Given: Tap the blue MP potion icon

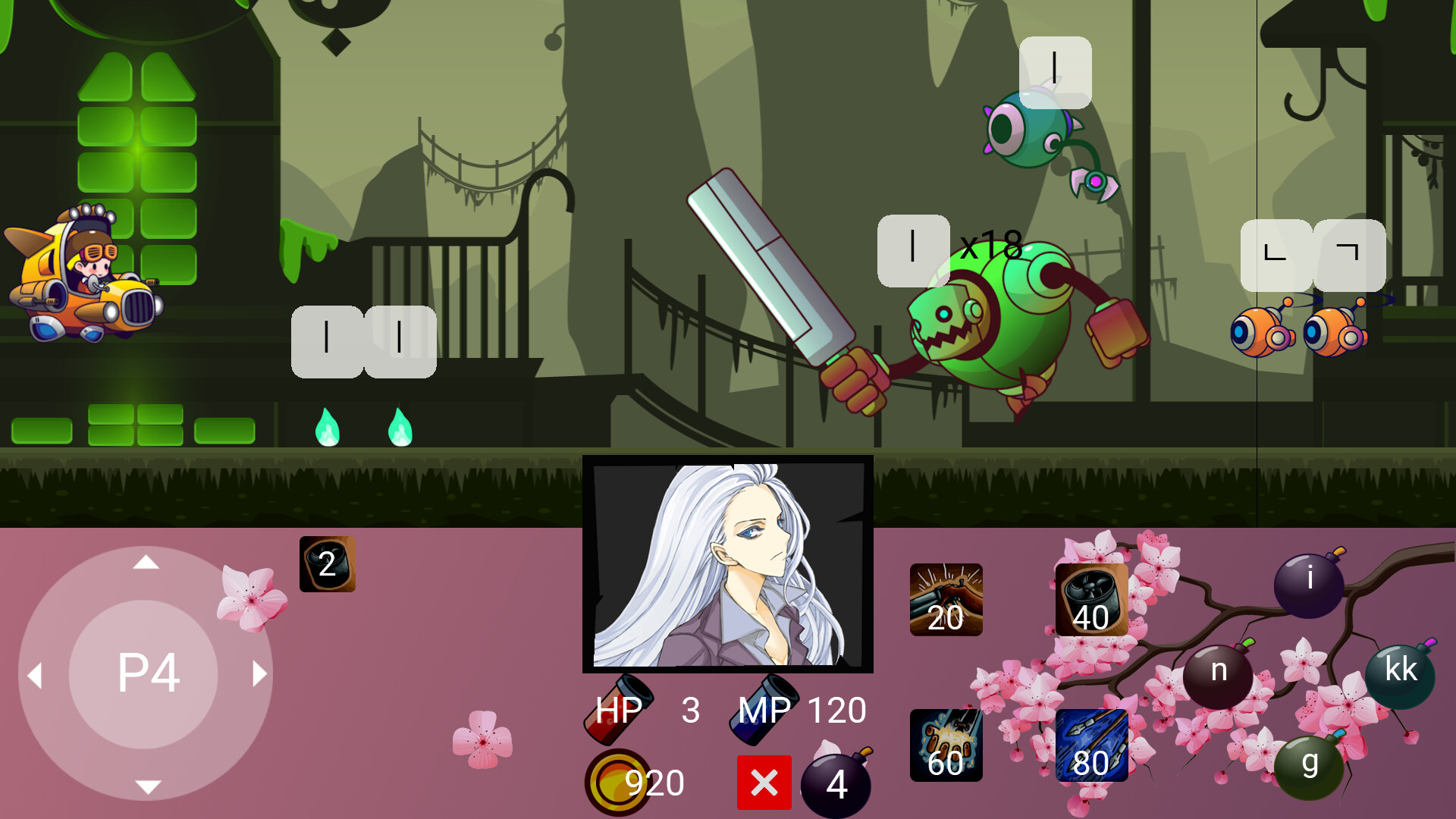Looking at the screenshot, I should 766,709.
